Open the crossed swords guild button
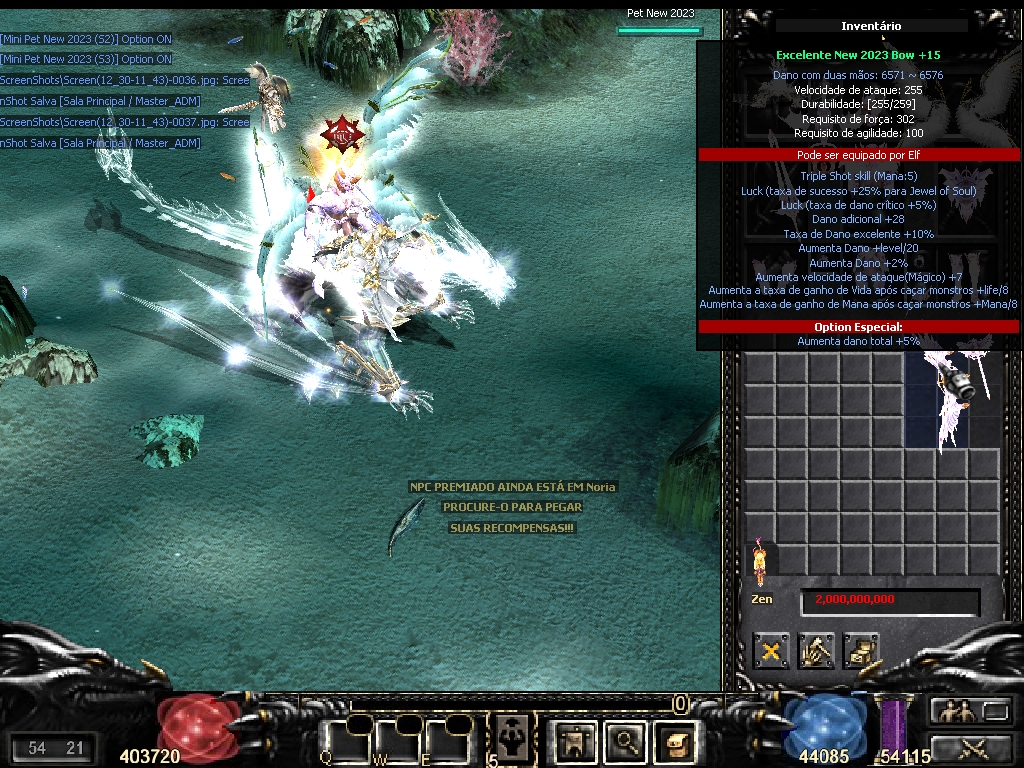The image size is (1024, 768). (x=972, y=746)
